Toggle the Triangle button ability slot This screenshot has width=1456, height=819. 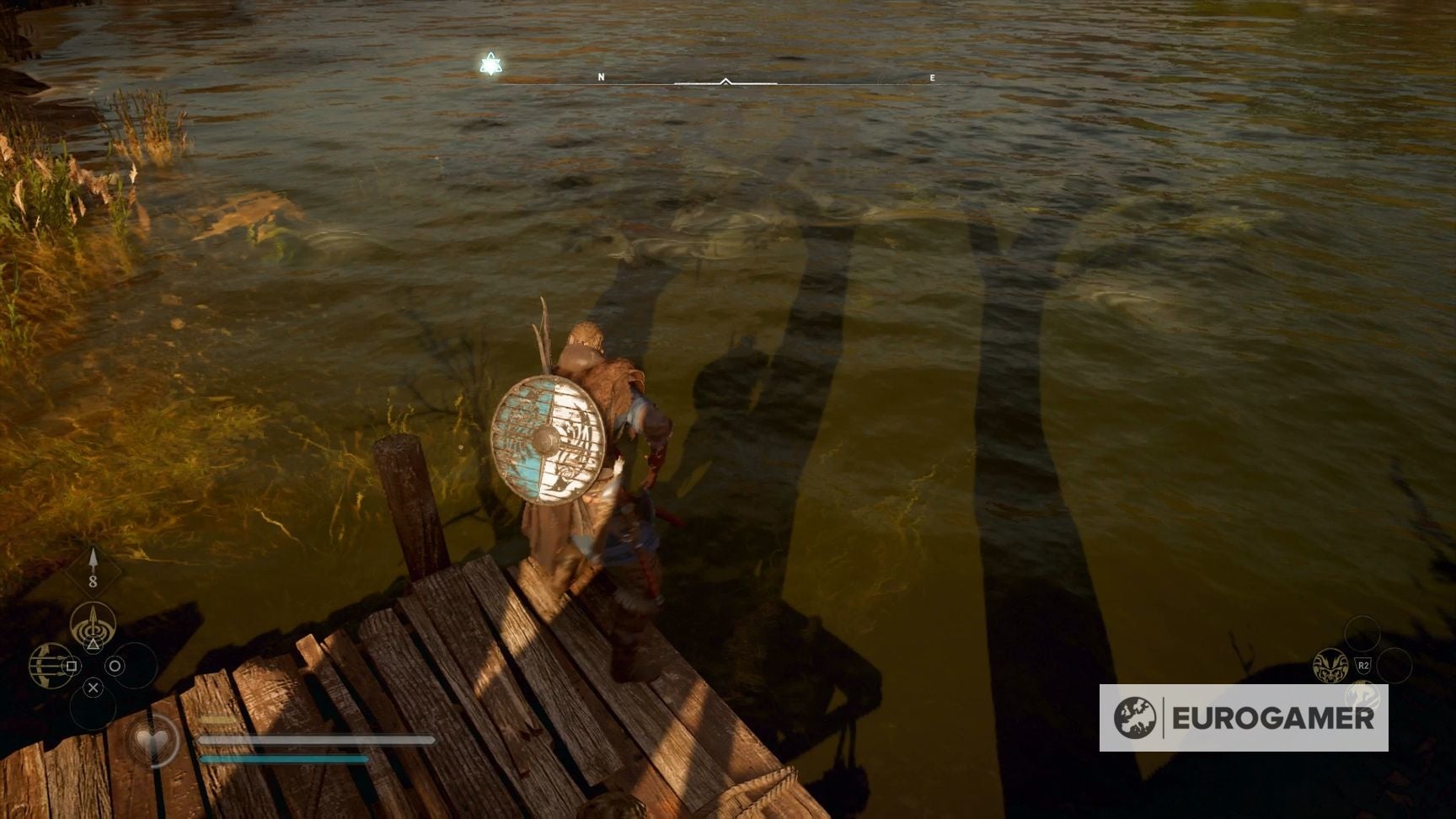pyautogui.click(x=93, y=644)
